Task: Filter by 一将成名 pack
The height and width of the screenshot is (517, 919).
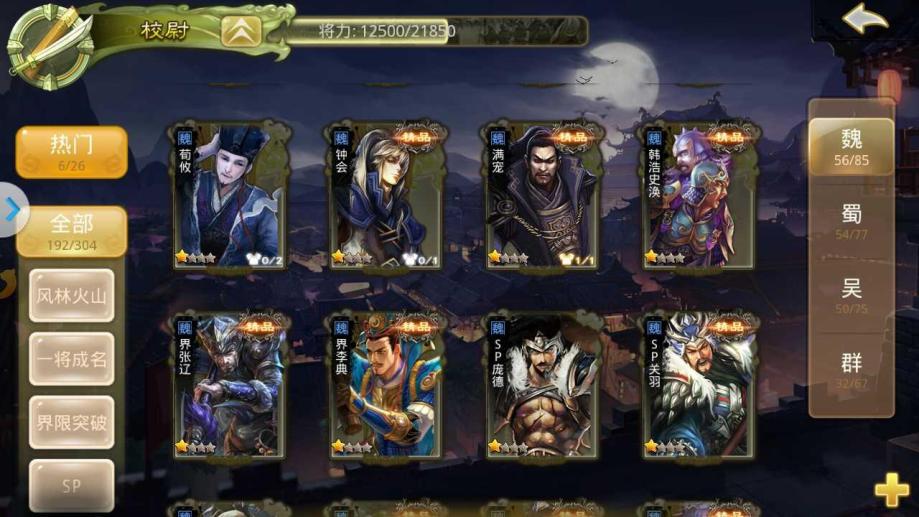Action: (x=71, y=359)
